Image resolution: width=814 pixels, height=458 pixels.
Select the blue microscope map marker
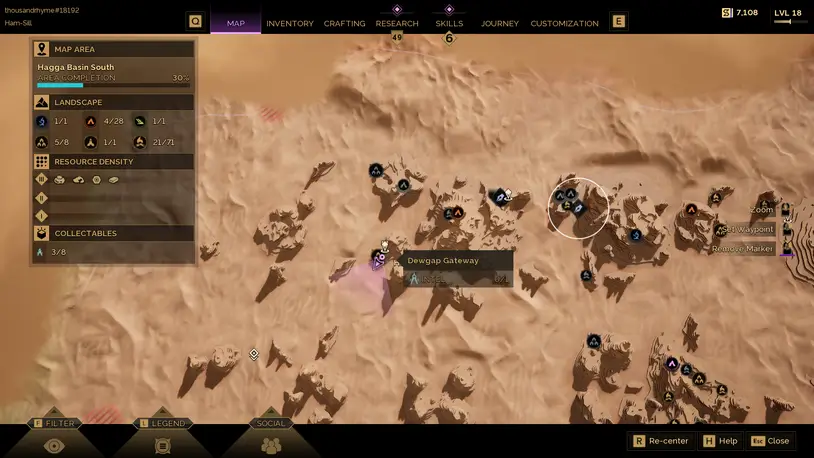coord(636,236)
